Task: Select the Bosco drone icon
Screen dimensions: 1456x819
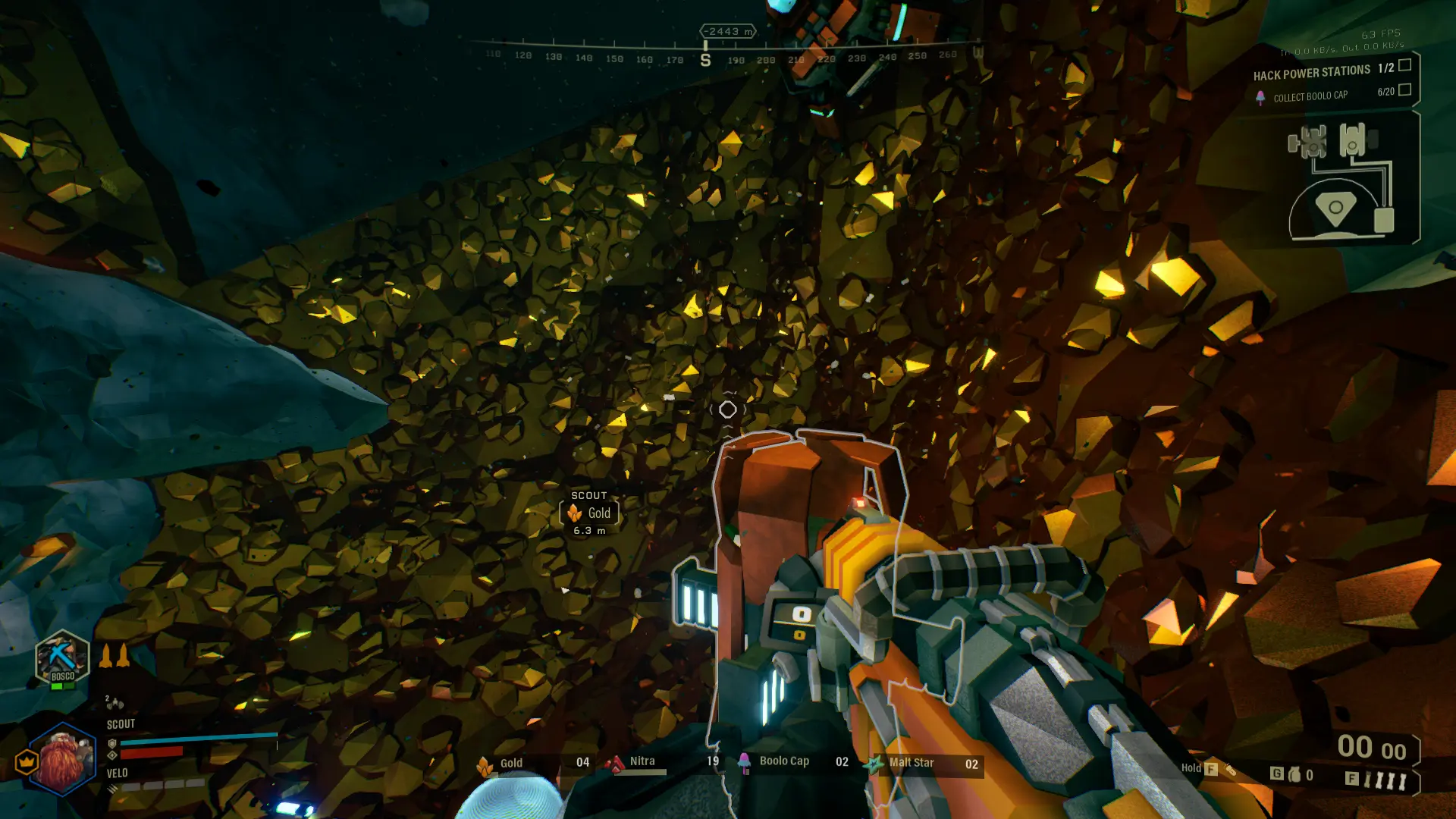Action: point(62,658)
